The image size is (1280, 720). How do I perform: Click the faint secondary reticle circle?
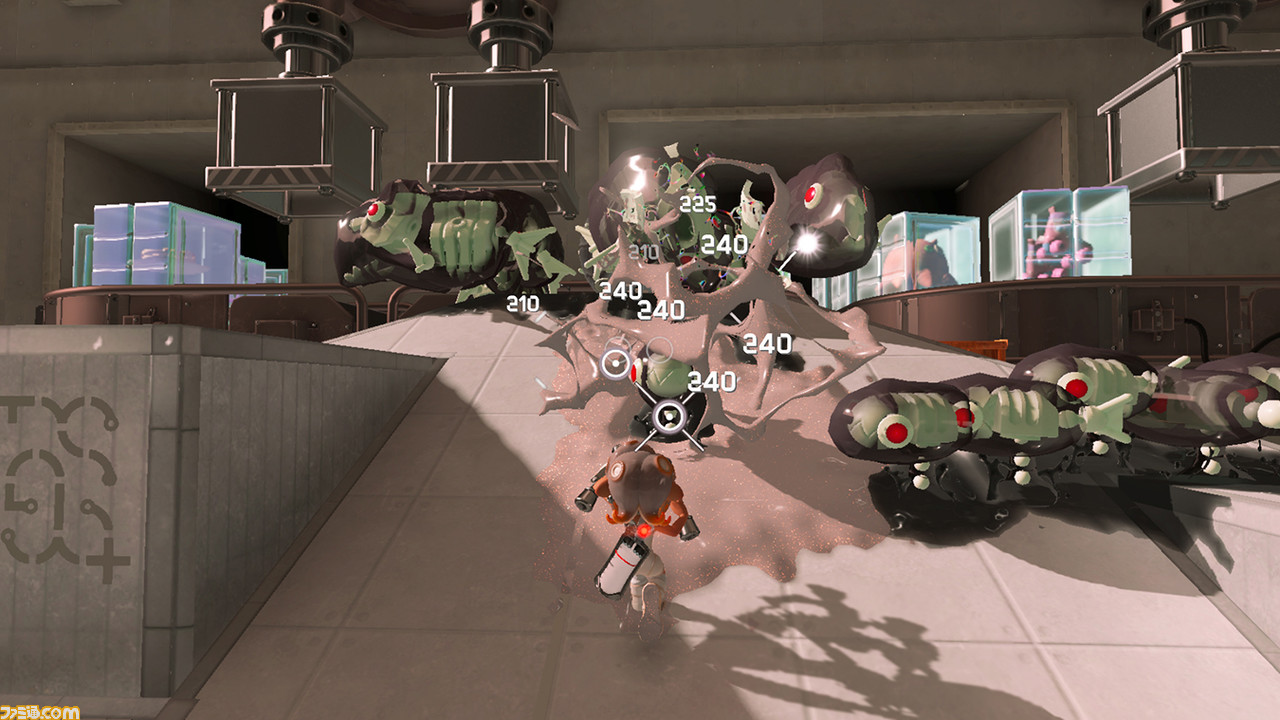click(660, 349)
